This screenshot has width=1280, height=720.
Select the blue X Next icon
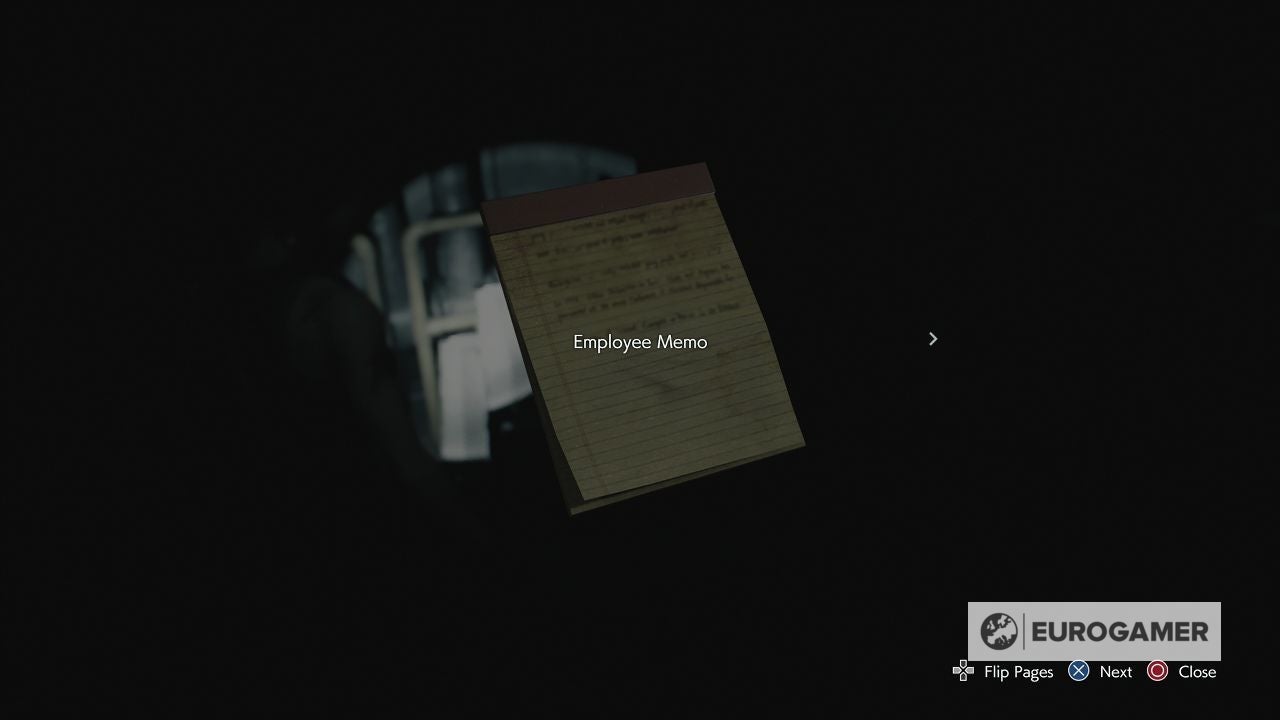pos(1078,671)
